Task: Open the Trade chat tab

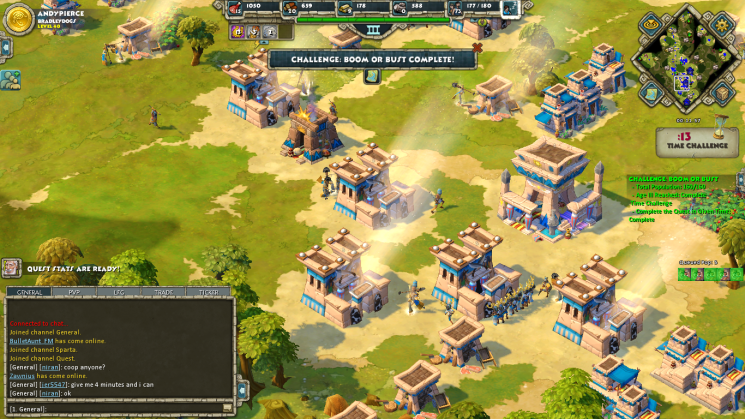Action: [x=163, y=292]
